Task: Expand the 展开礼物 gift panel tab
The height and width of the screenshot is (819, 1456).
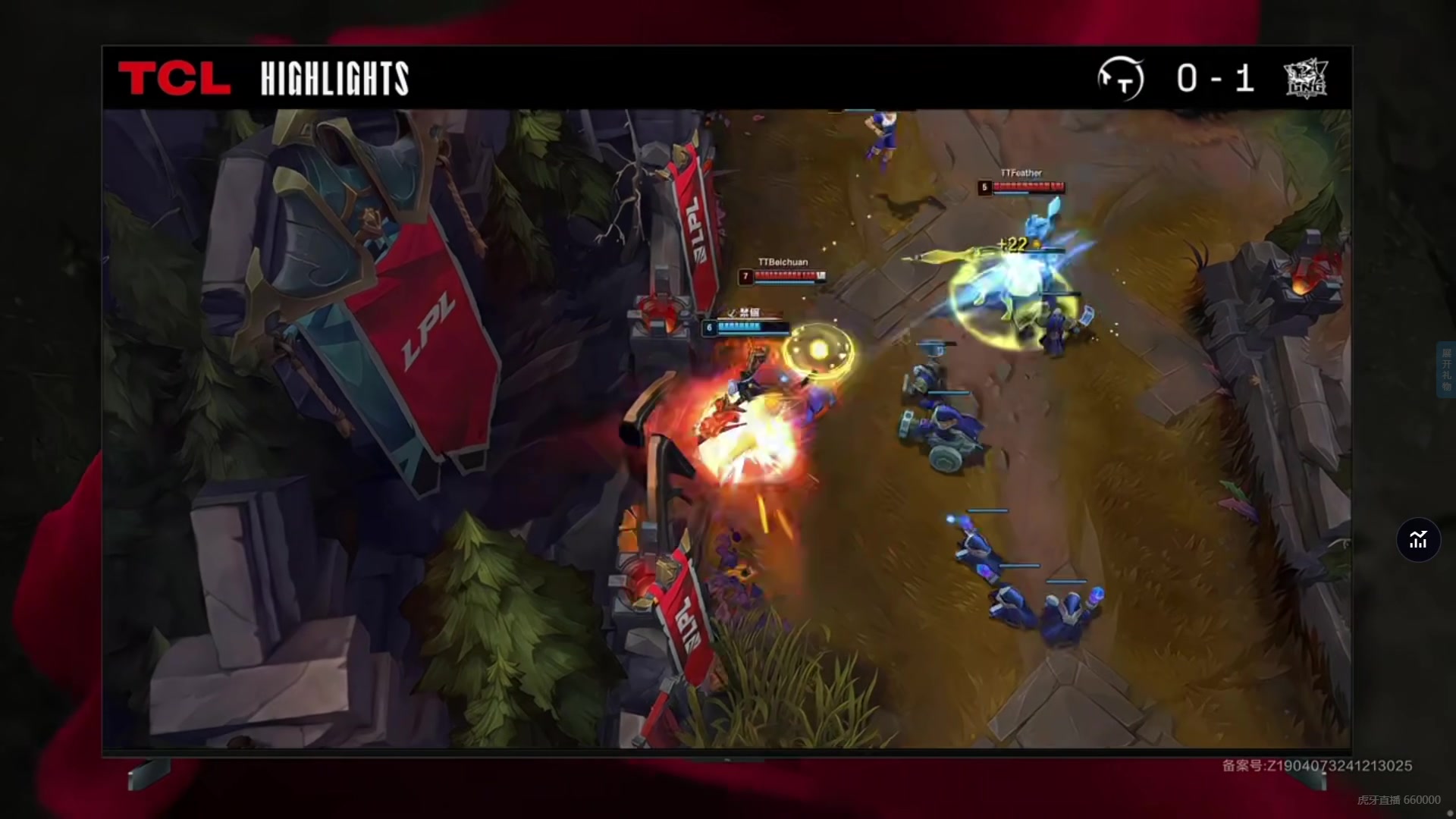Action: pyautogui.click(x=1446, y=370)
